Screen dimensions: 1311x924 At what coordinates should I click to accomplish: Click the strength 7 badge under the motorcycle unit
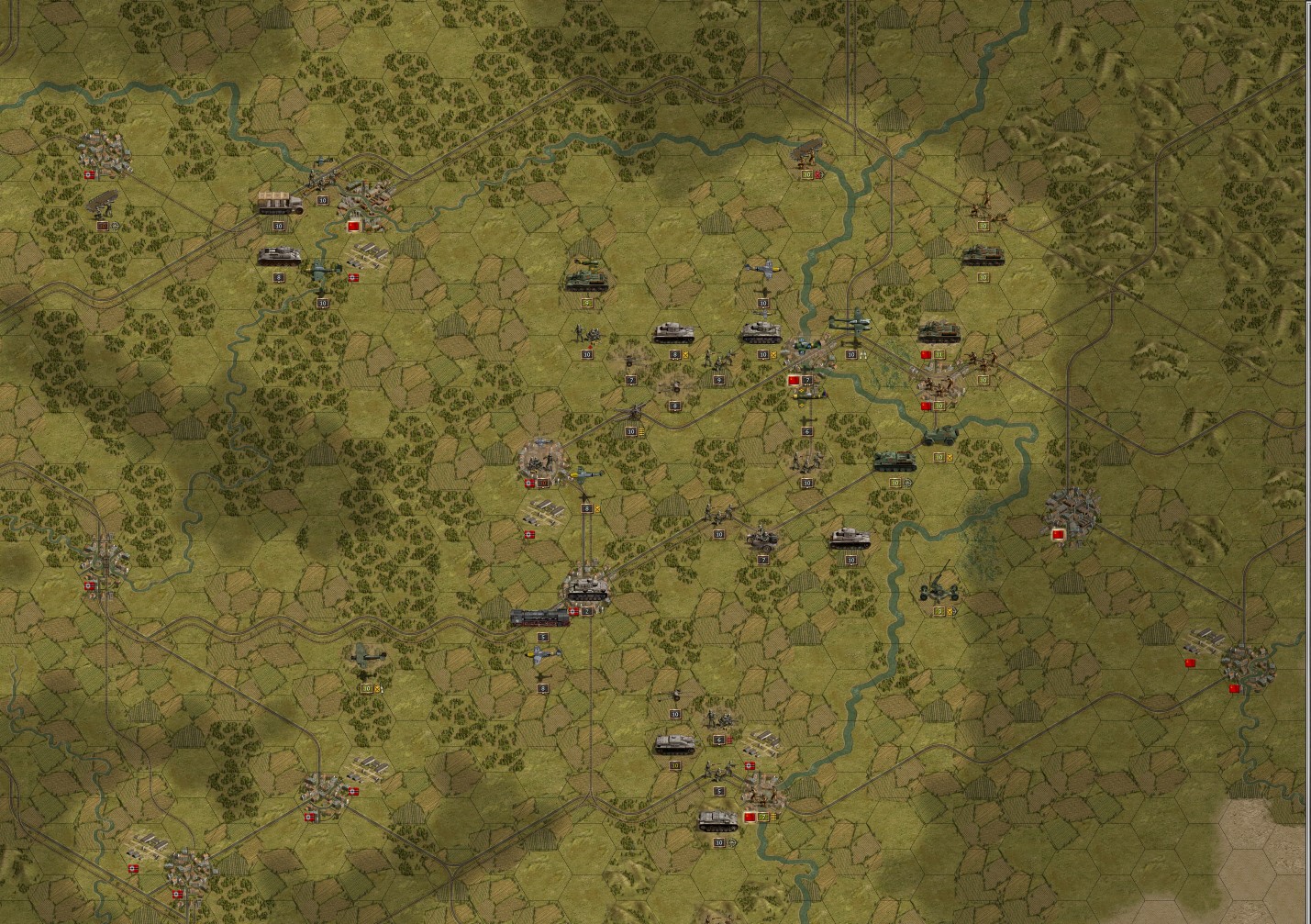(x=763, y=560)
